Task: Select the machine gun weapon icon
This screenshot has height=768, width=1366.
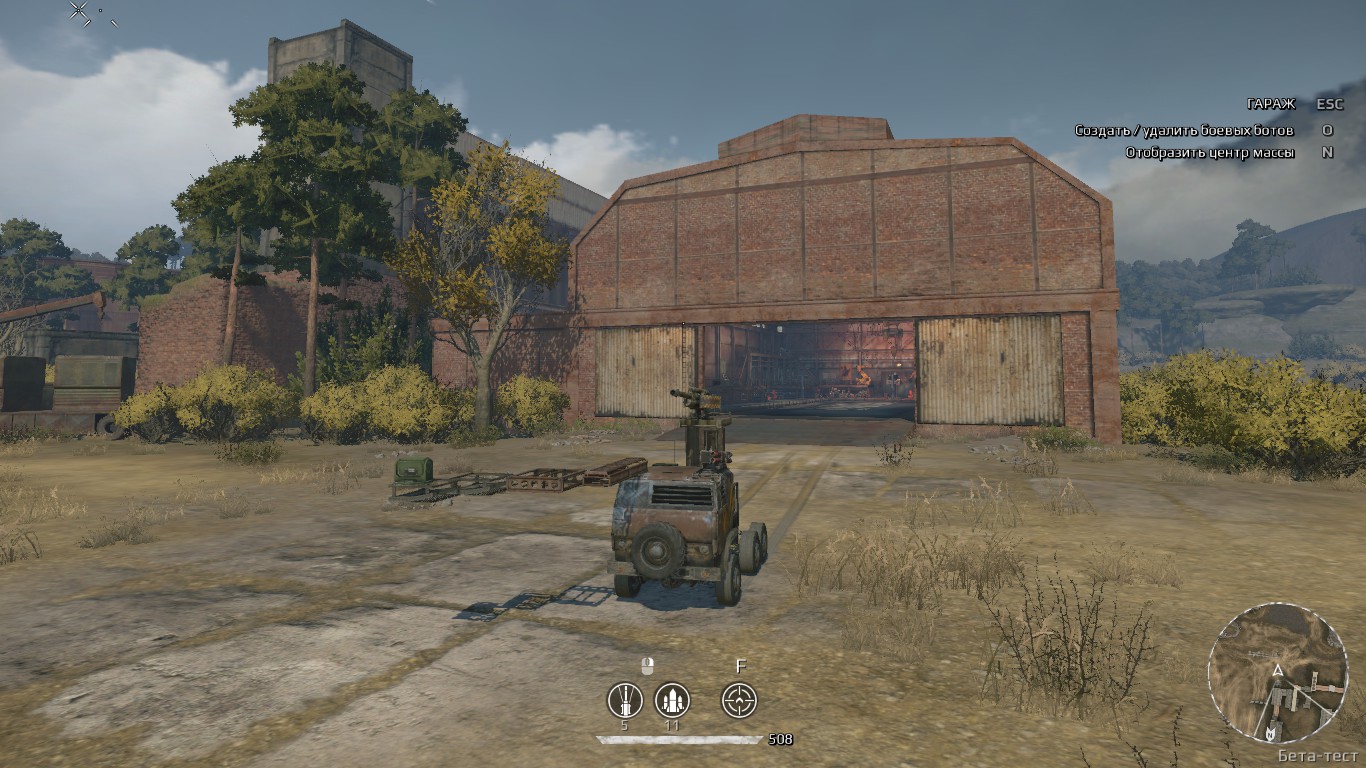Action: click(625, 700)
